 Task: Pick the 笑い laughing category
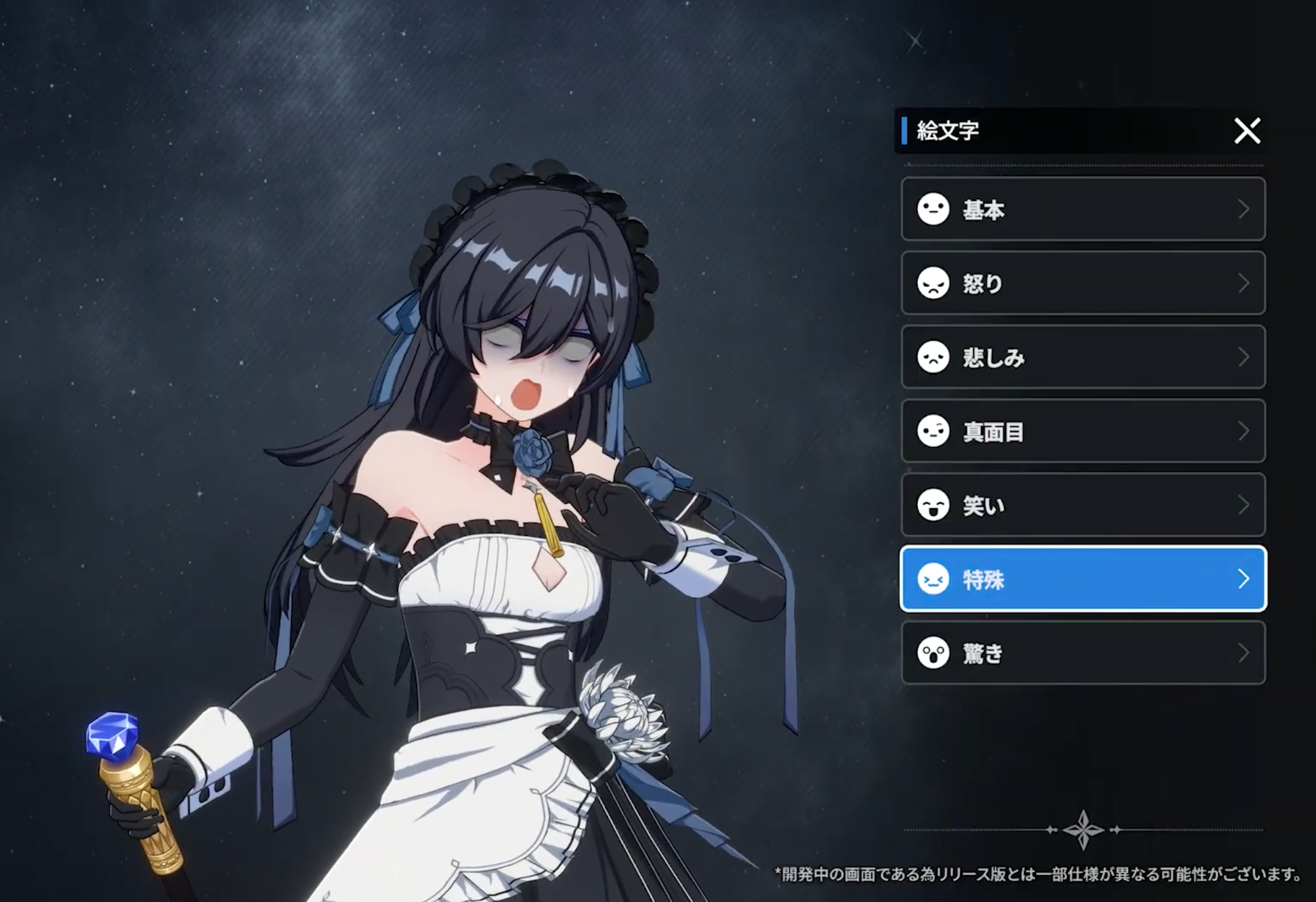(1082, 505)
